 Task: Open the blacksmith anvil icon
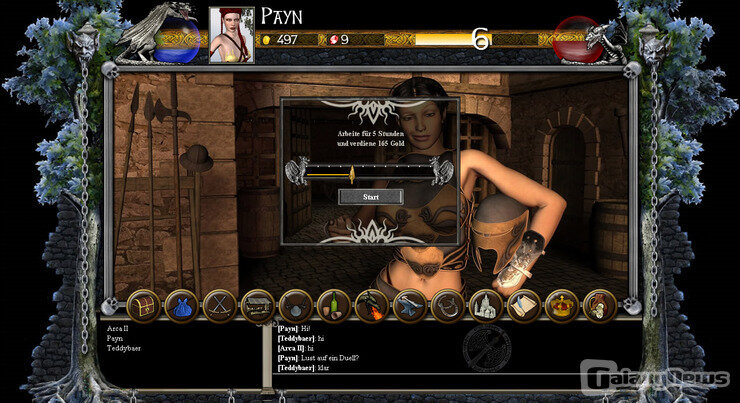click(x=409, y=306)
